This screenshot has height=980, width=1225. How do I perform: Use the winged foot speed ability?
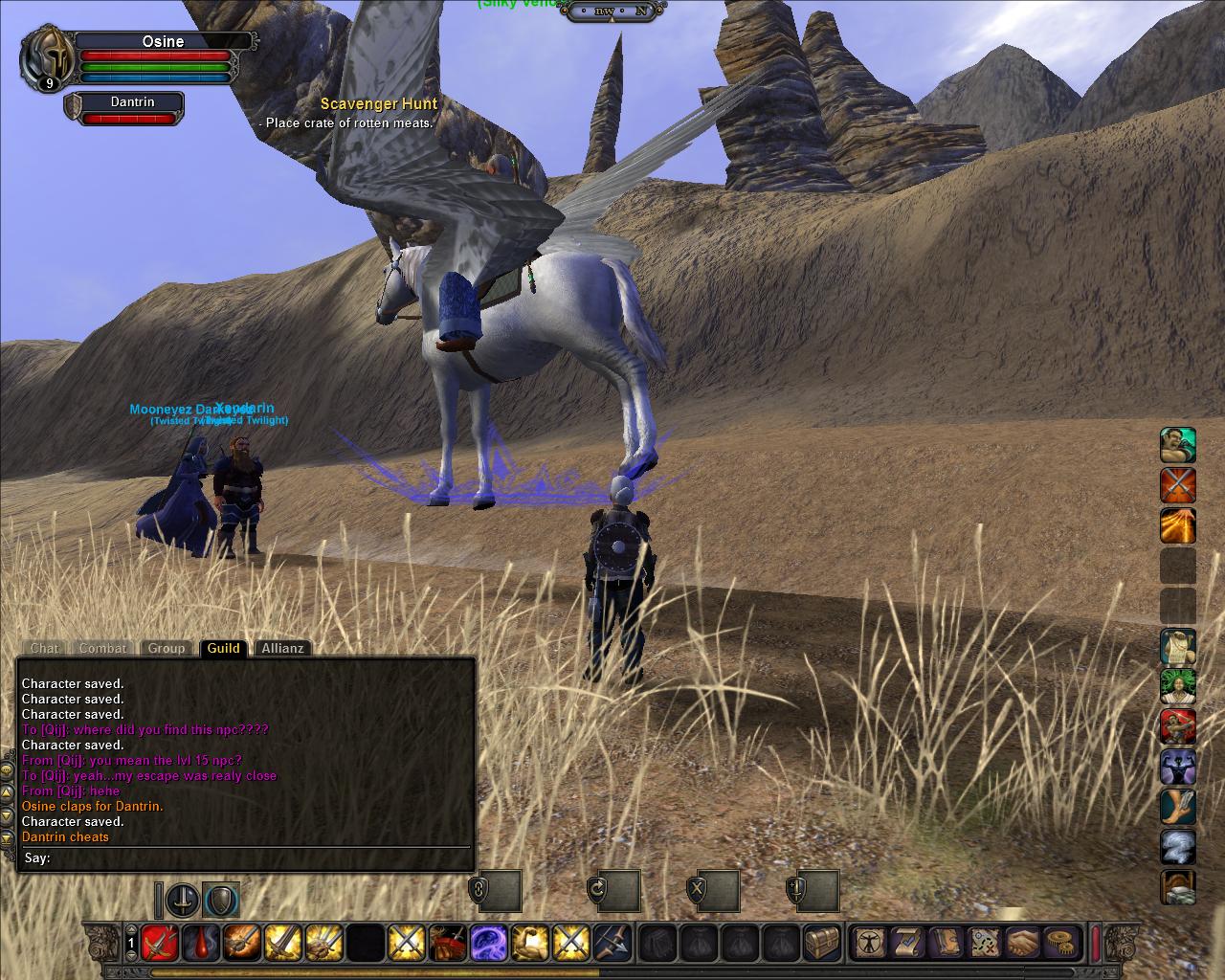(x=1178, y=807)
